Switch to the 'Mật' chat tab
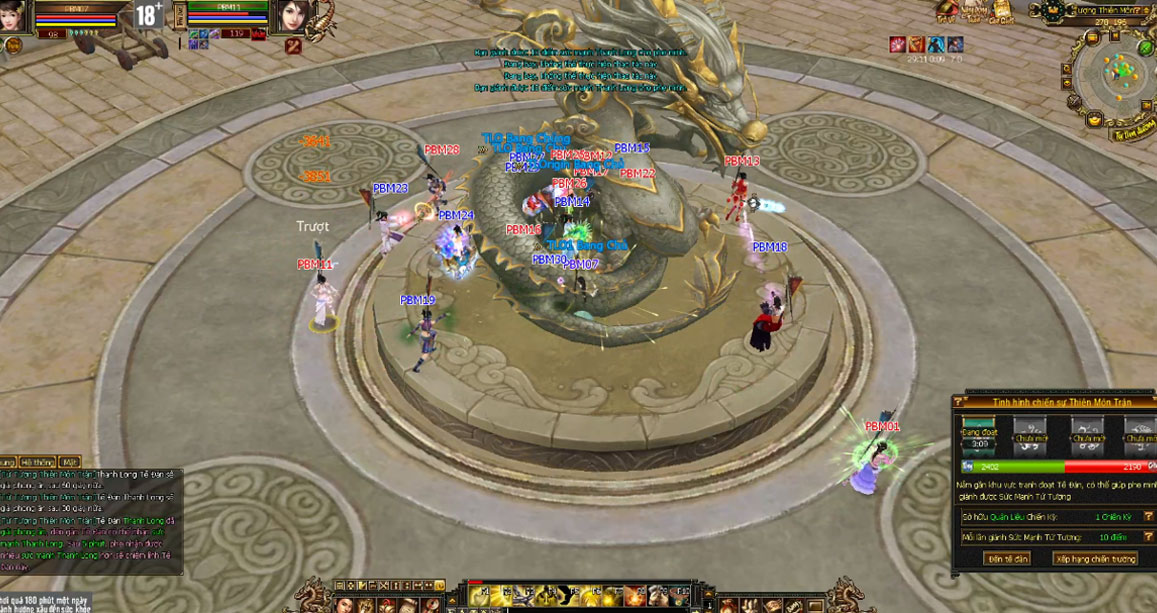 69,462
